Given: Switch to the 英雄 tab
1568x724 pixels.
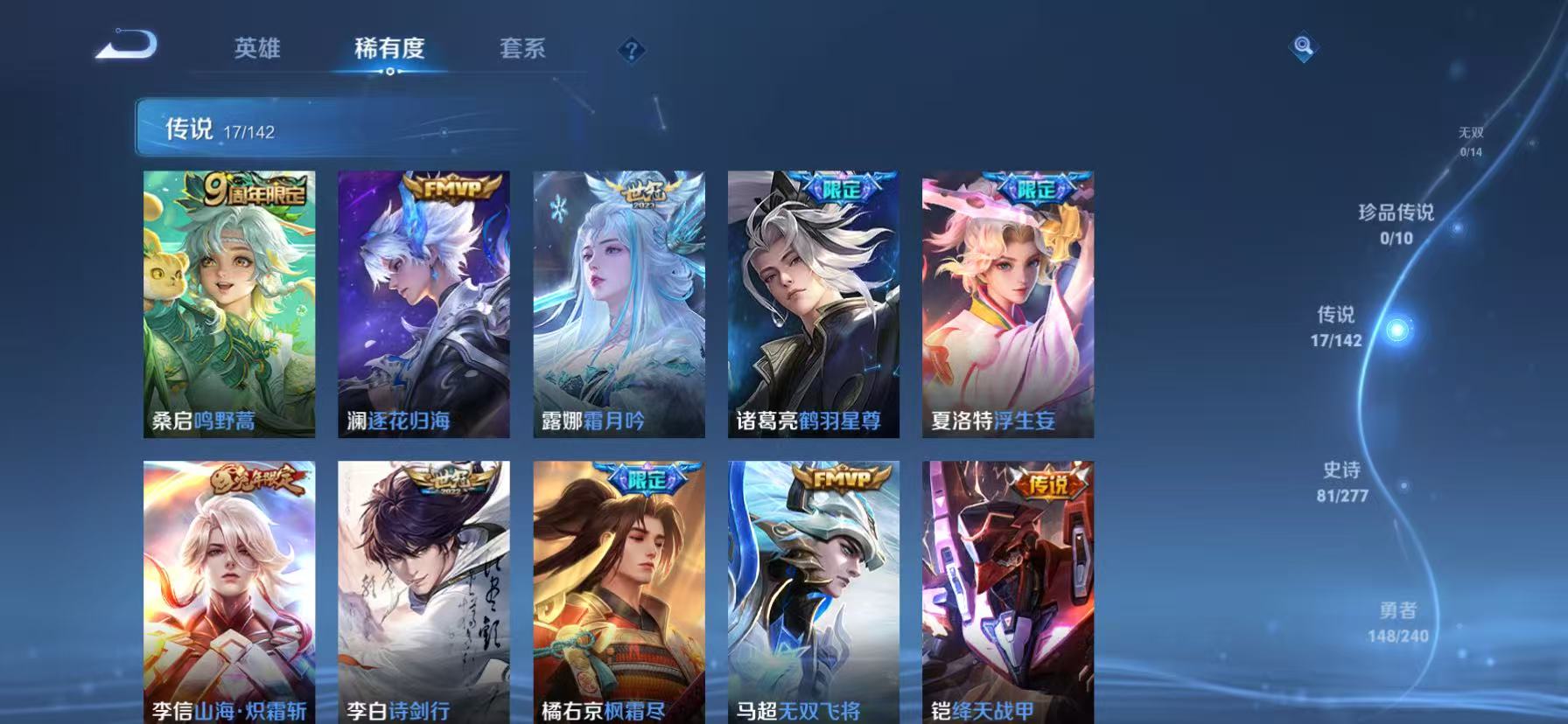Looking at the screenshot, I should [256, 50].
